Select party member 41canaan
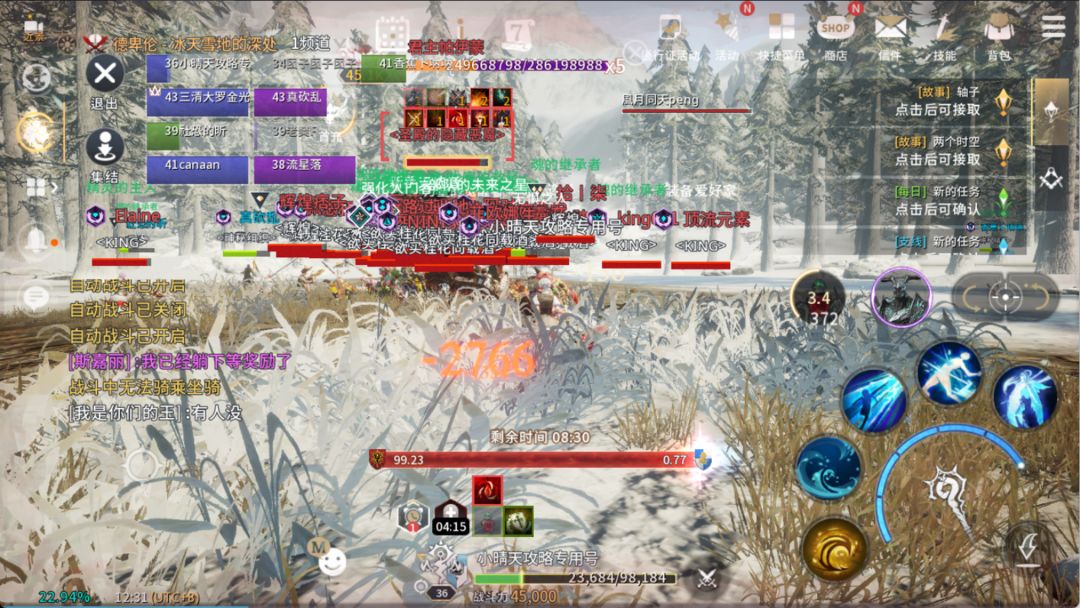This screenshot has width=1080, height=608. click(197, 166)
